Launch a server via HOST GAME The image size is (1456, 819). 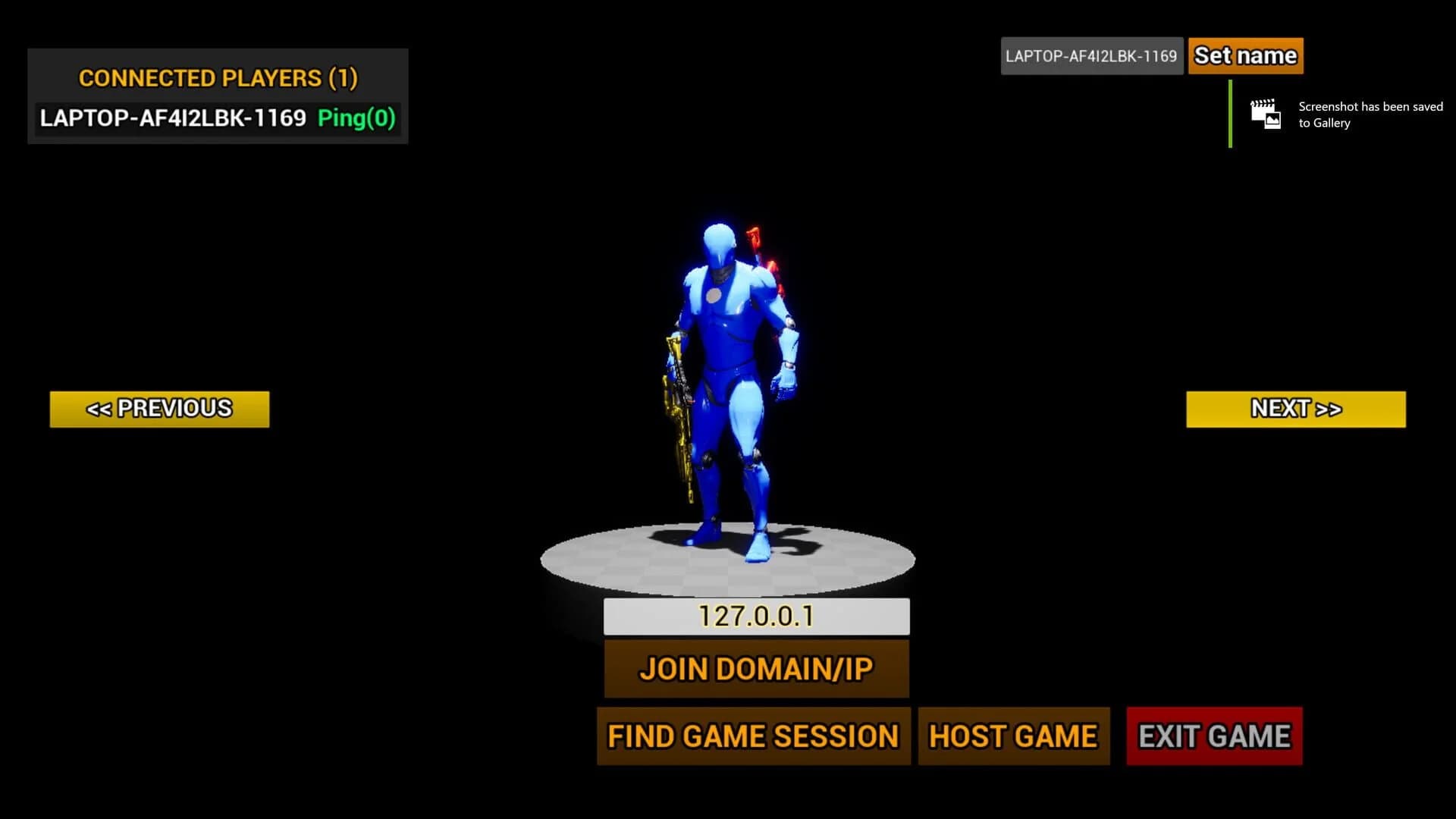click(1013, 735)
